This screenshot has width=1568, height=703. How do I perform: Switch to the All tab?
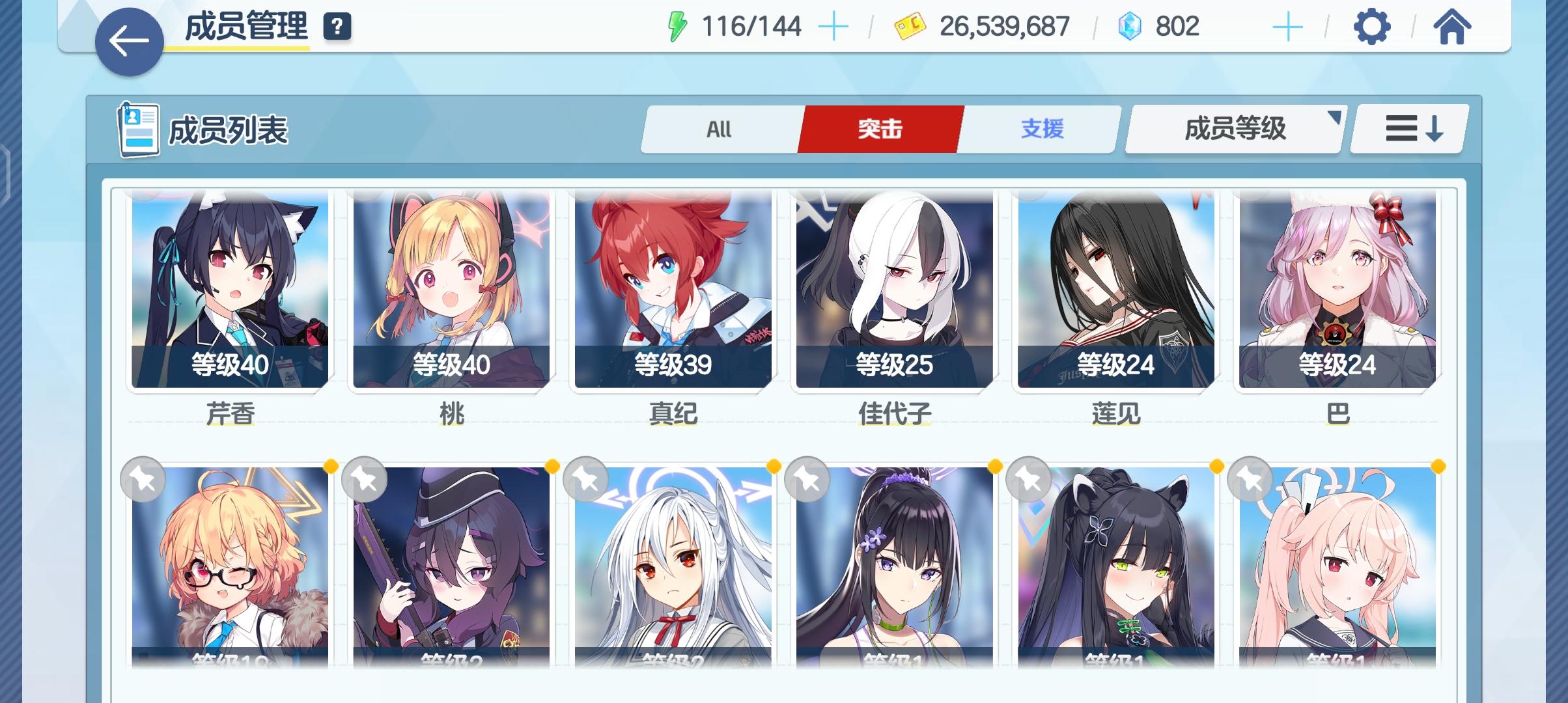pos(719,129)
